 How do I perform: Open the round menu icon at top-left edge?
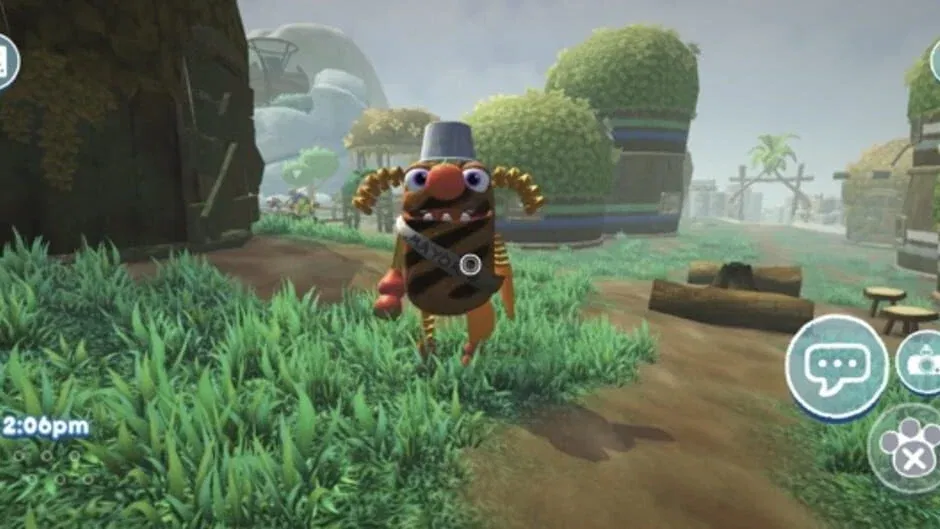click(x=6, y=60)
